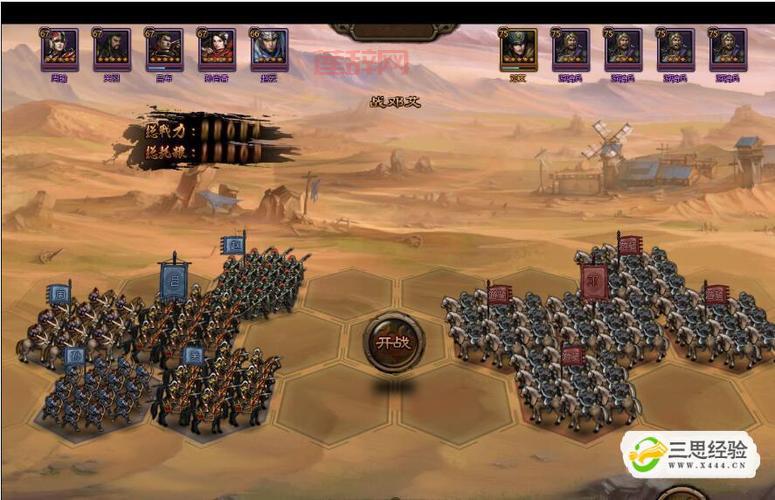The height and width of the screenshot is (500, 775).
Task: Start the battle with the 开战 button
Action: [x=393, y=342]
